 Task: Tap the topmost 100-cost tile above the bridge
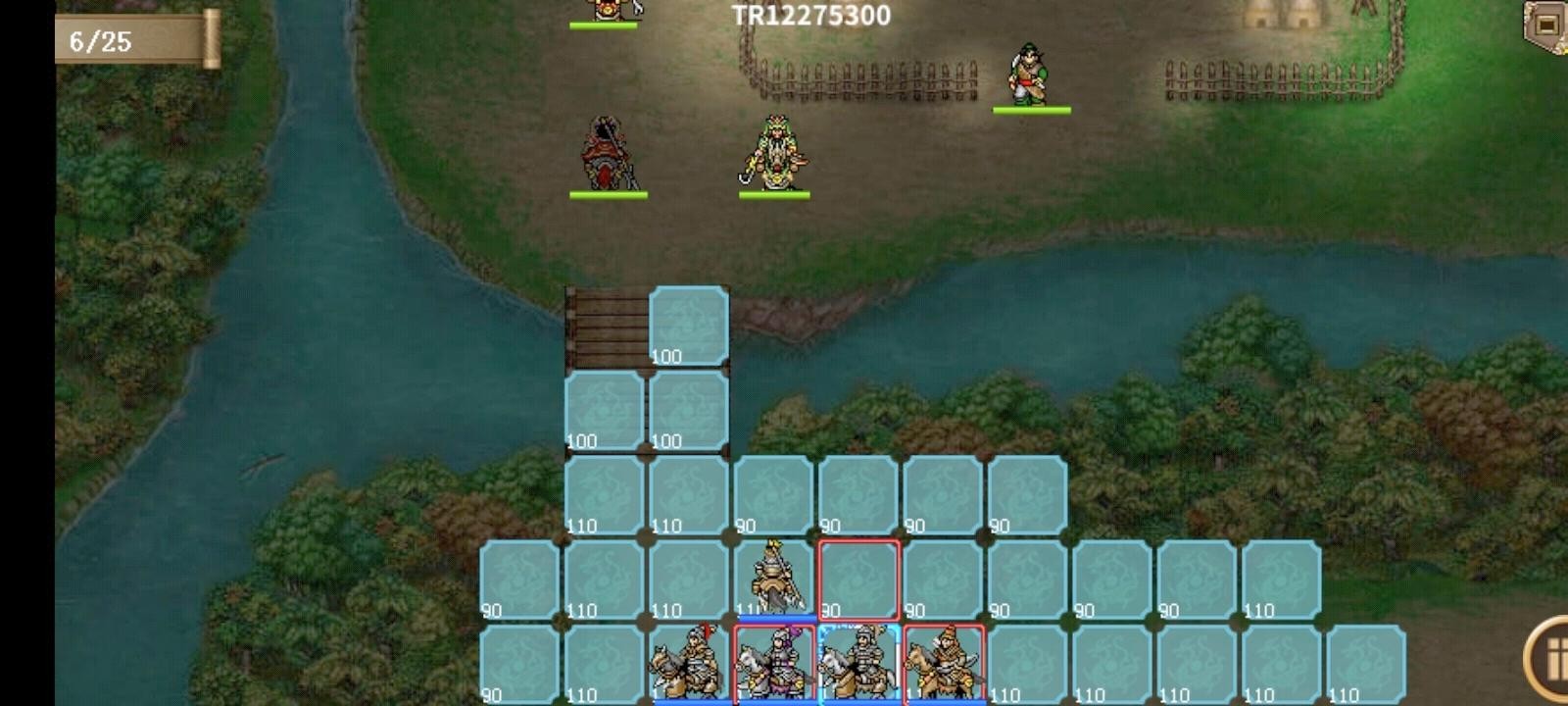tap(686, 324)
